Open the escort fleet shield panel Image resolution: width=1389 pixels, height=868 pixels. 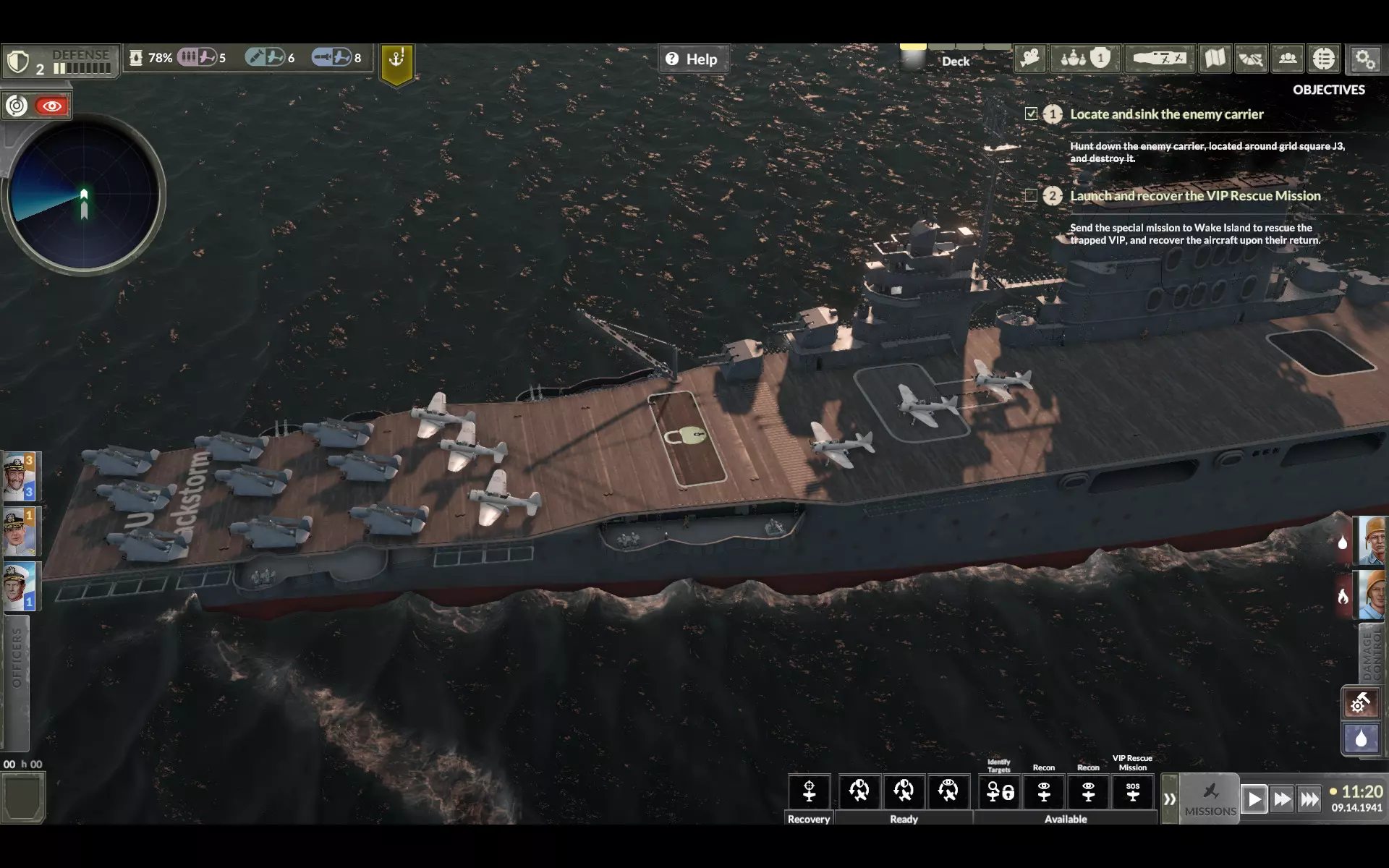point(1084,59)
